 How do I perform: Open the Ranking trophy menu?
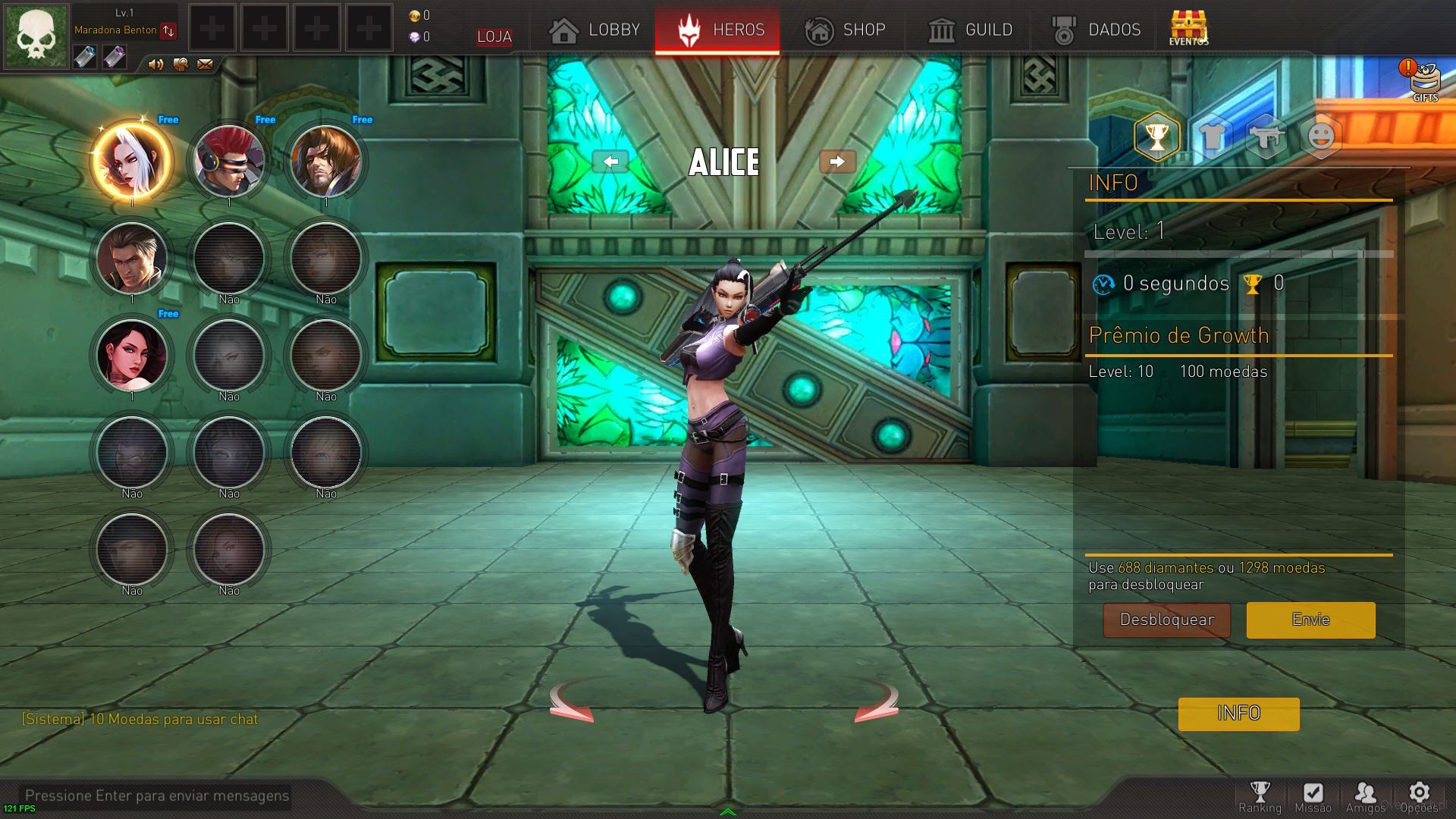point(1260,796)
